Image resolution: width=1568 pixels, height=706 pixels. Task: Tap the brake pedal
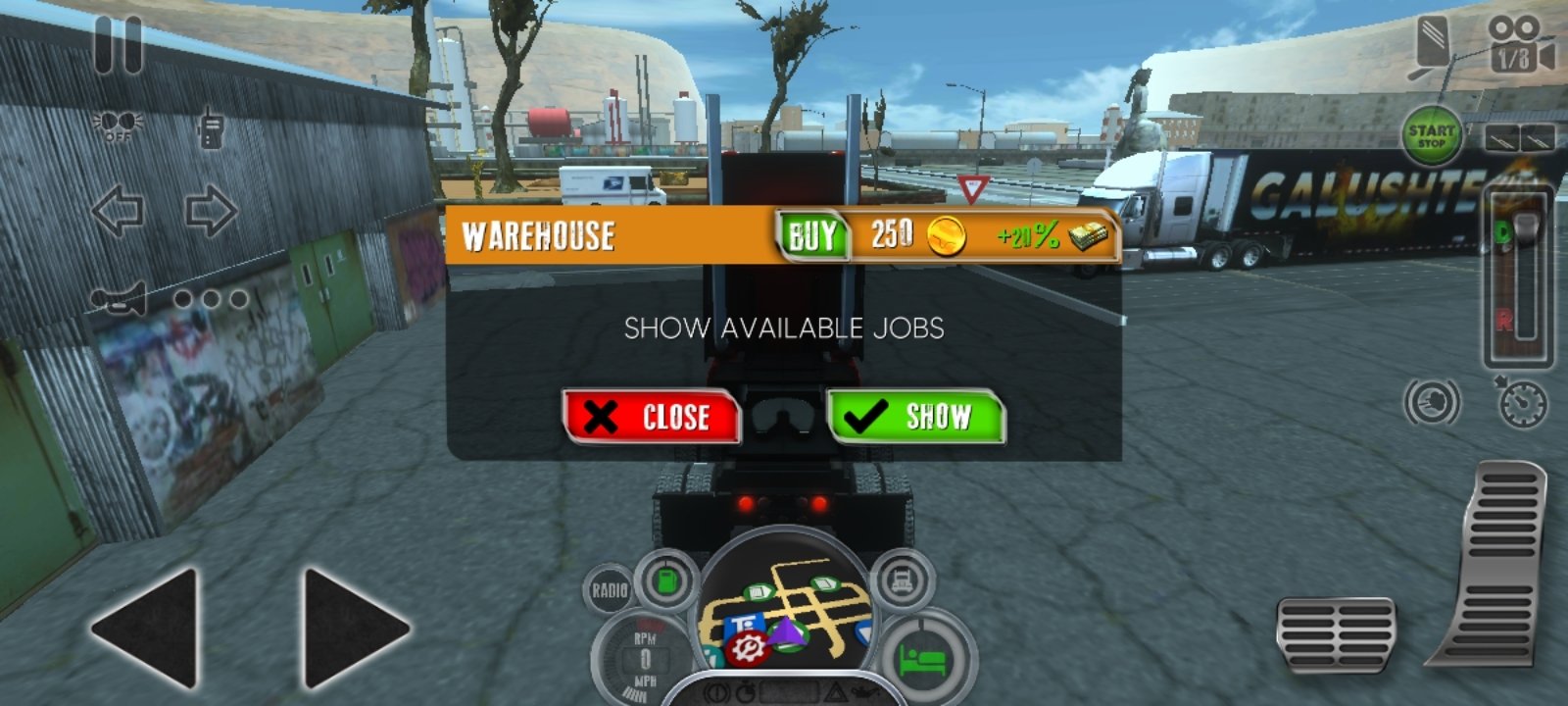click(x=1336, y=634)
